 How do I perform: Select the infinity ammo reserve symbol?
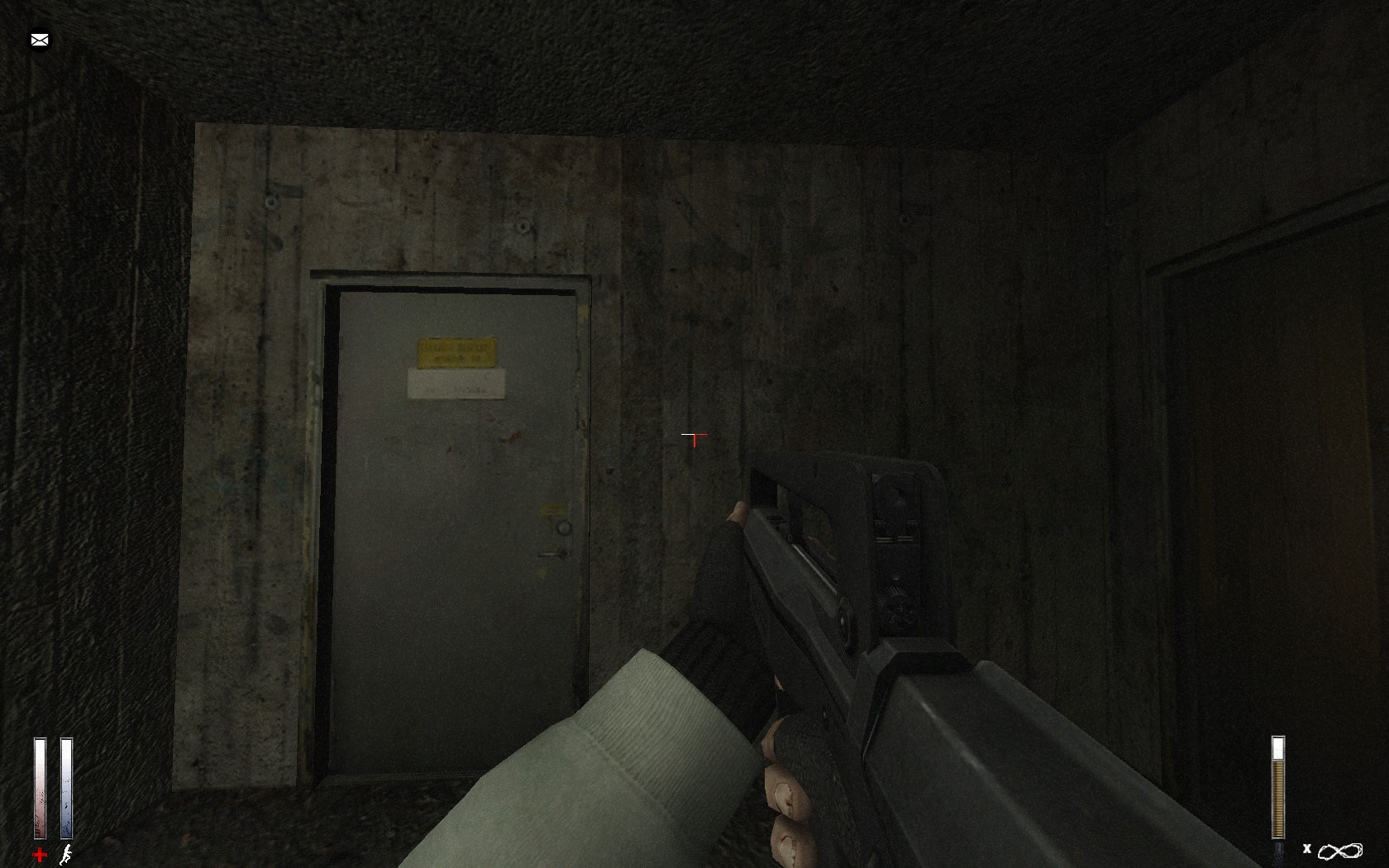pos(1339,848)
